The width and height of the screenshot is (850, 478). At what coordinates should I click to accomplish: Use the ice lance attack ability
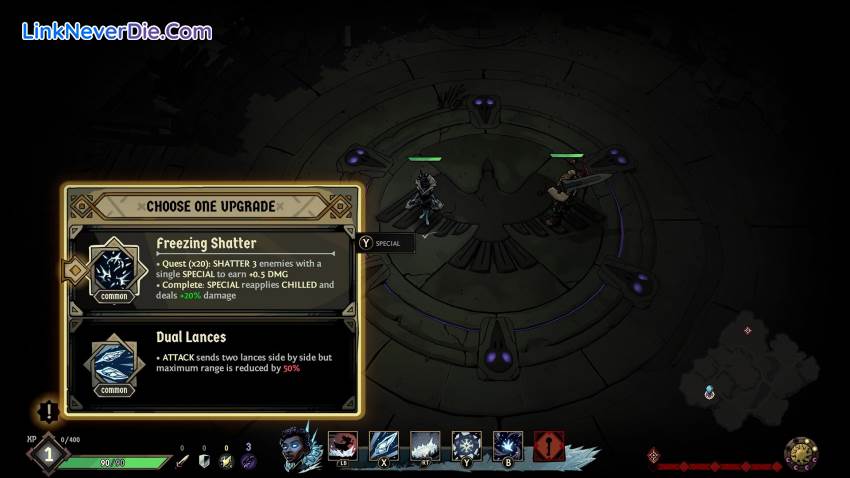(384, 446)
